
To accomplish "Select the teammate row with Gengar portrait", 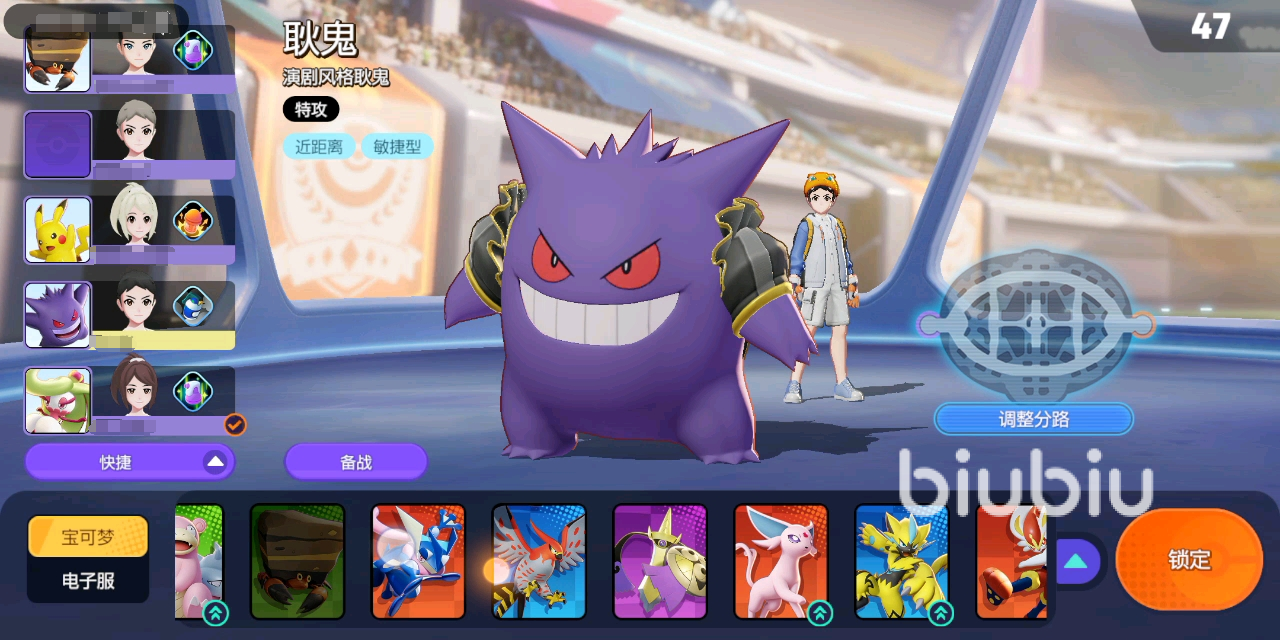I will (130, 315).
